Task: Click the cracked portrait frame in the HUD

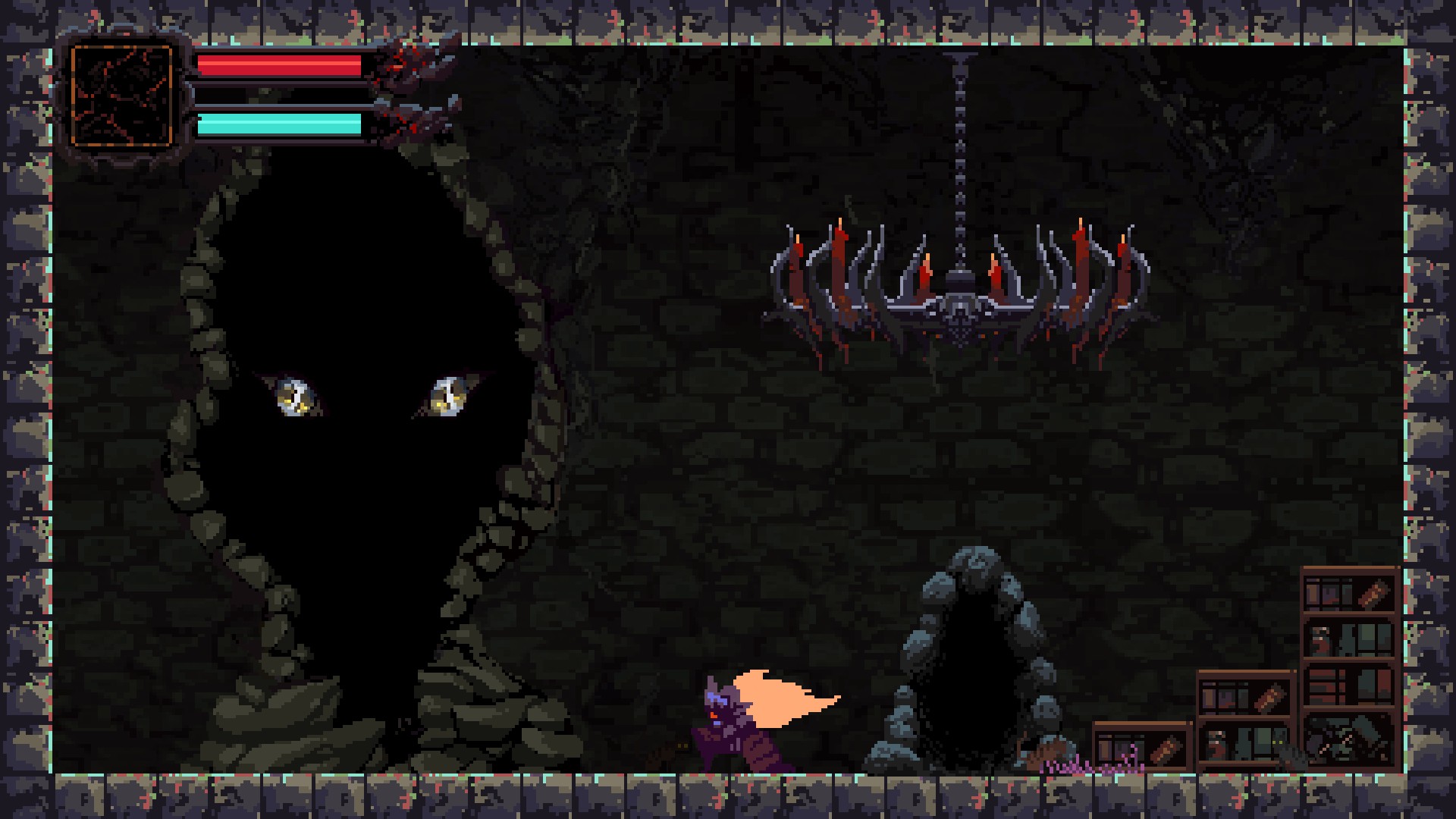Action: tap(121, 96)
